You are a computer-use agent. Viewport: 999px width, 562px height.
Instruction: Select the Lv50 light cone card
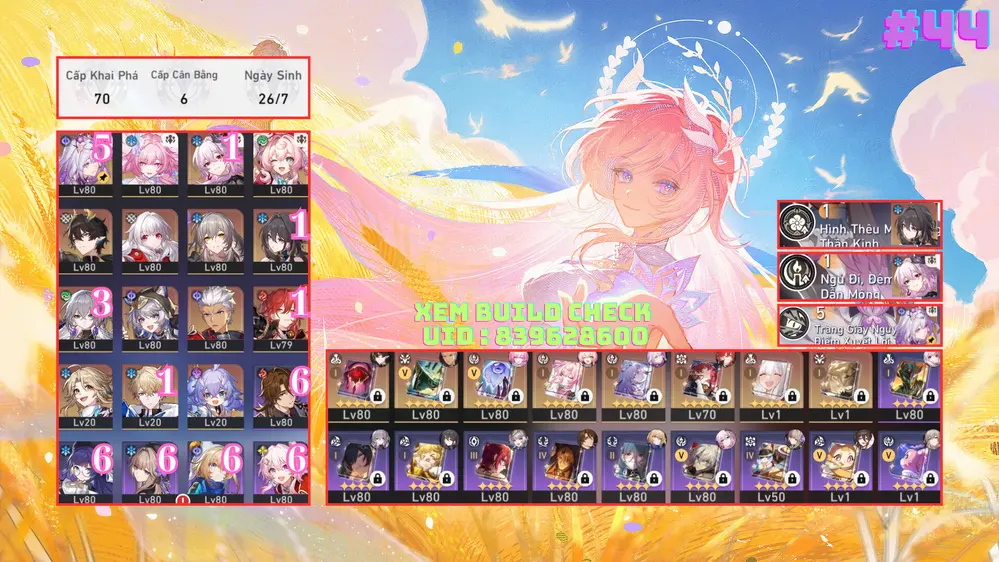click(x=770, y=467)
